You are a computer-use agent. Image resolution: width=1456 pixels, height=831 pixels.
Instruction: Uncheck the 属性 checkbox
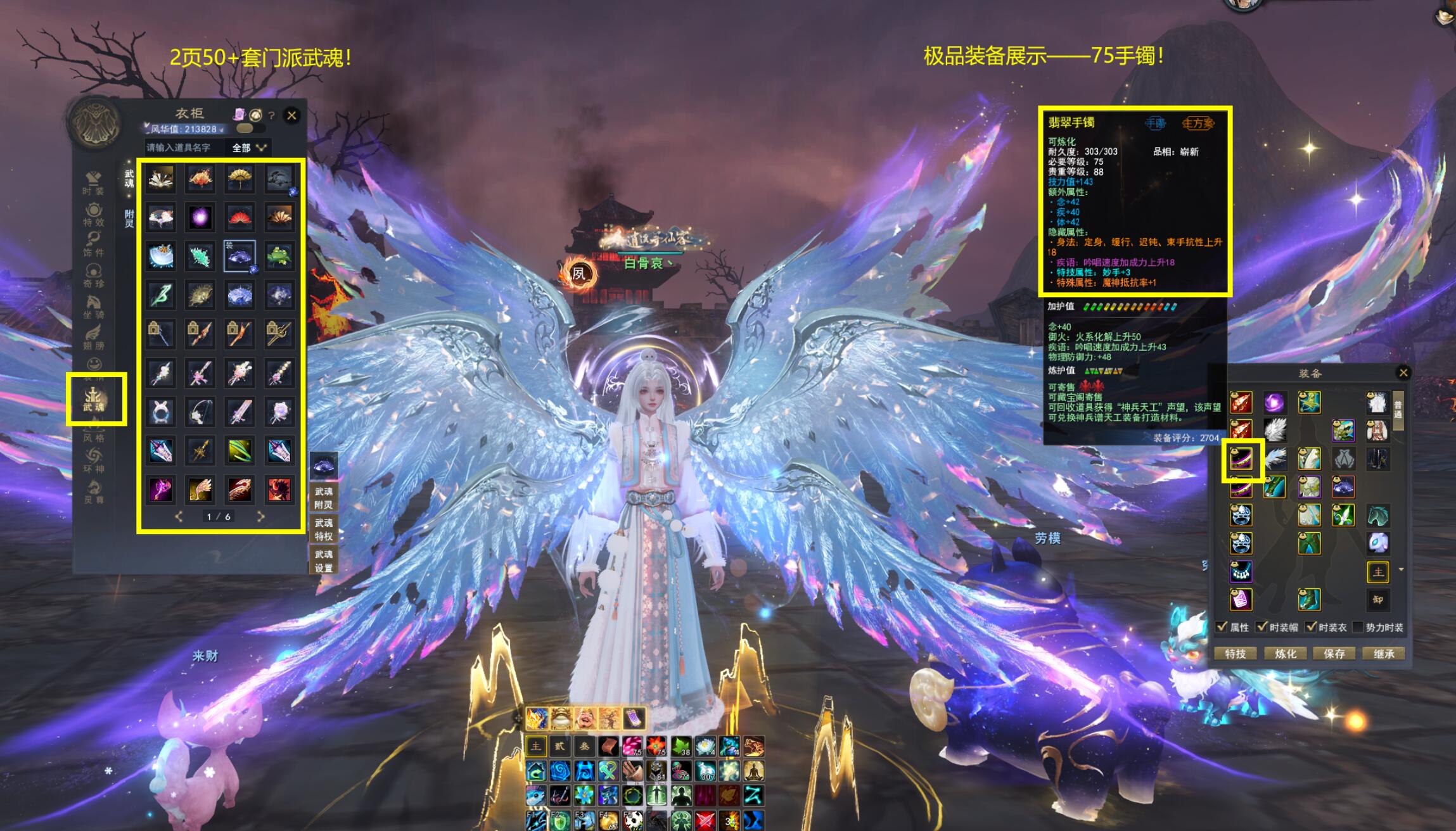click(x=1222, y=627)
